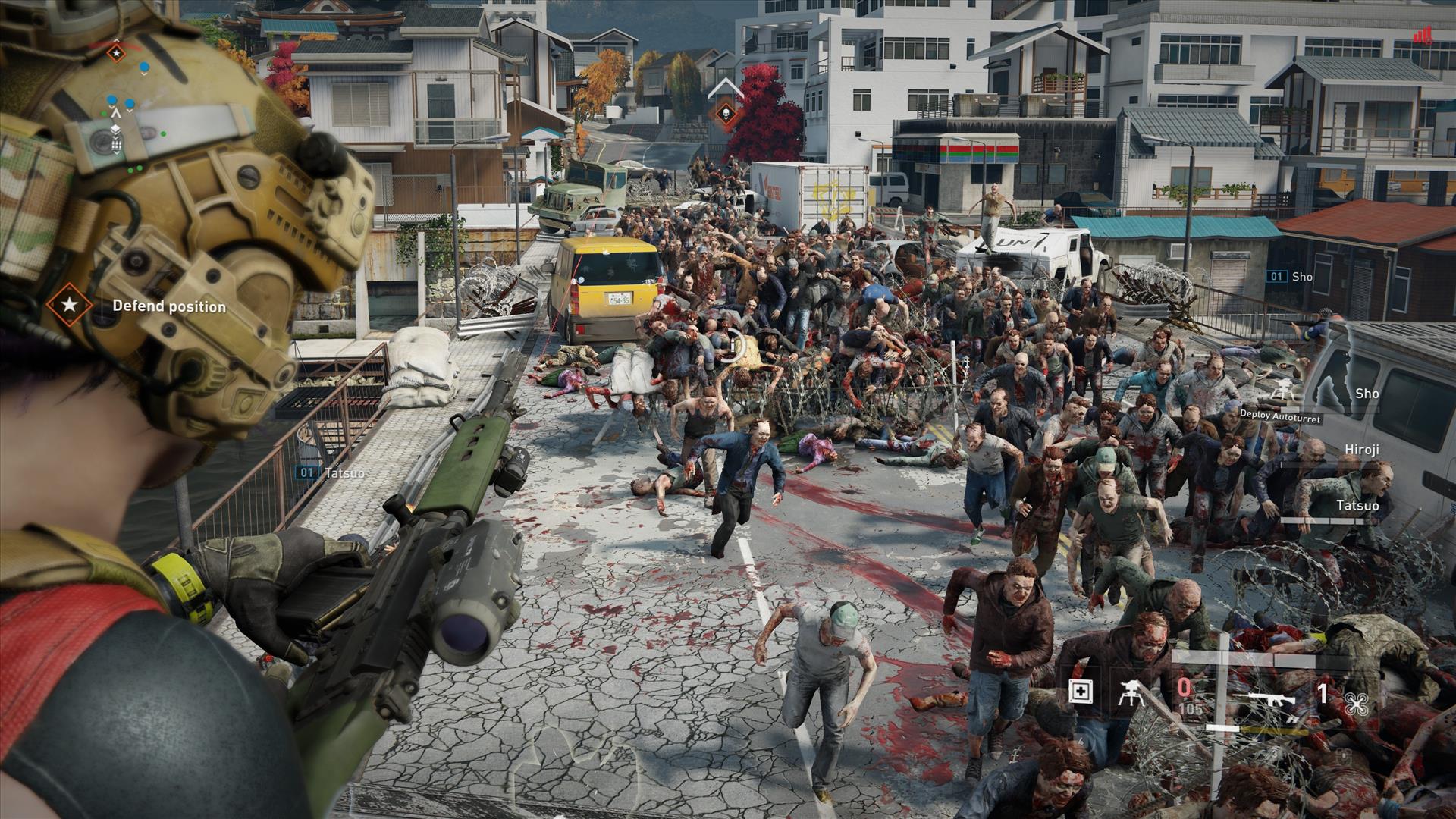Screen dimensions: 1456x819
Task: Click the red connection signal icon
Action: (x=1422, y=36)
